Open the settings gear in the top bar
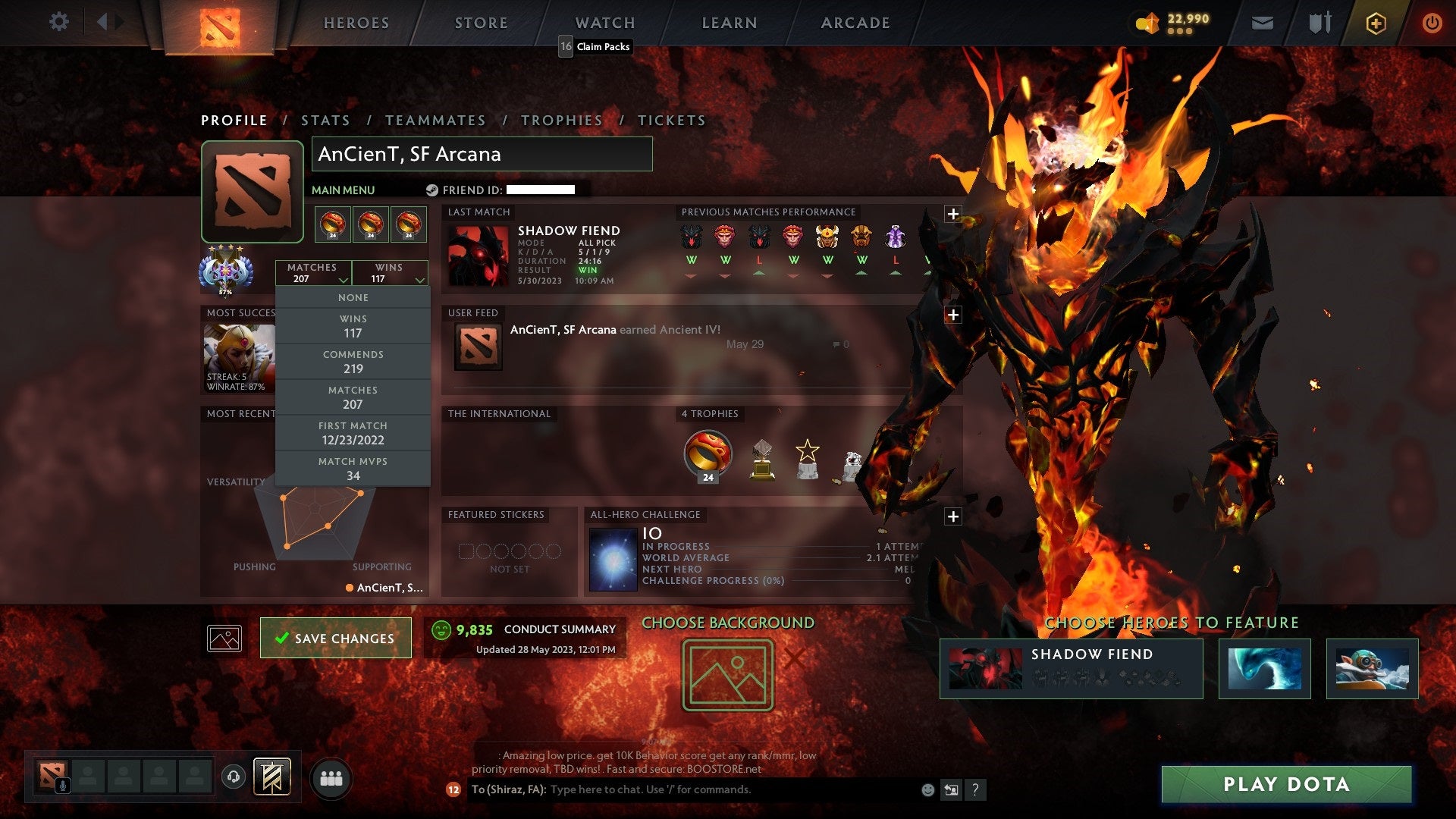Image resolution: width=1456 pixels, height=819 pixels. [x=59, y=22]
